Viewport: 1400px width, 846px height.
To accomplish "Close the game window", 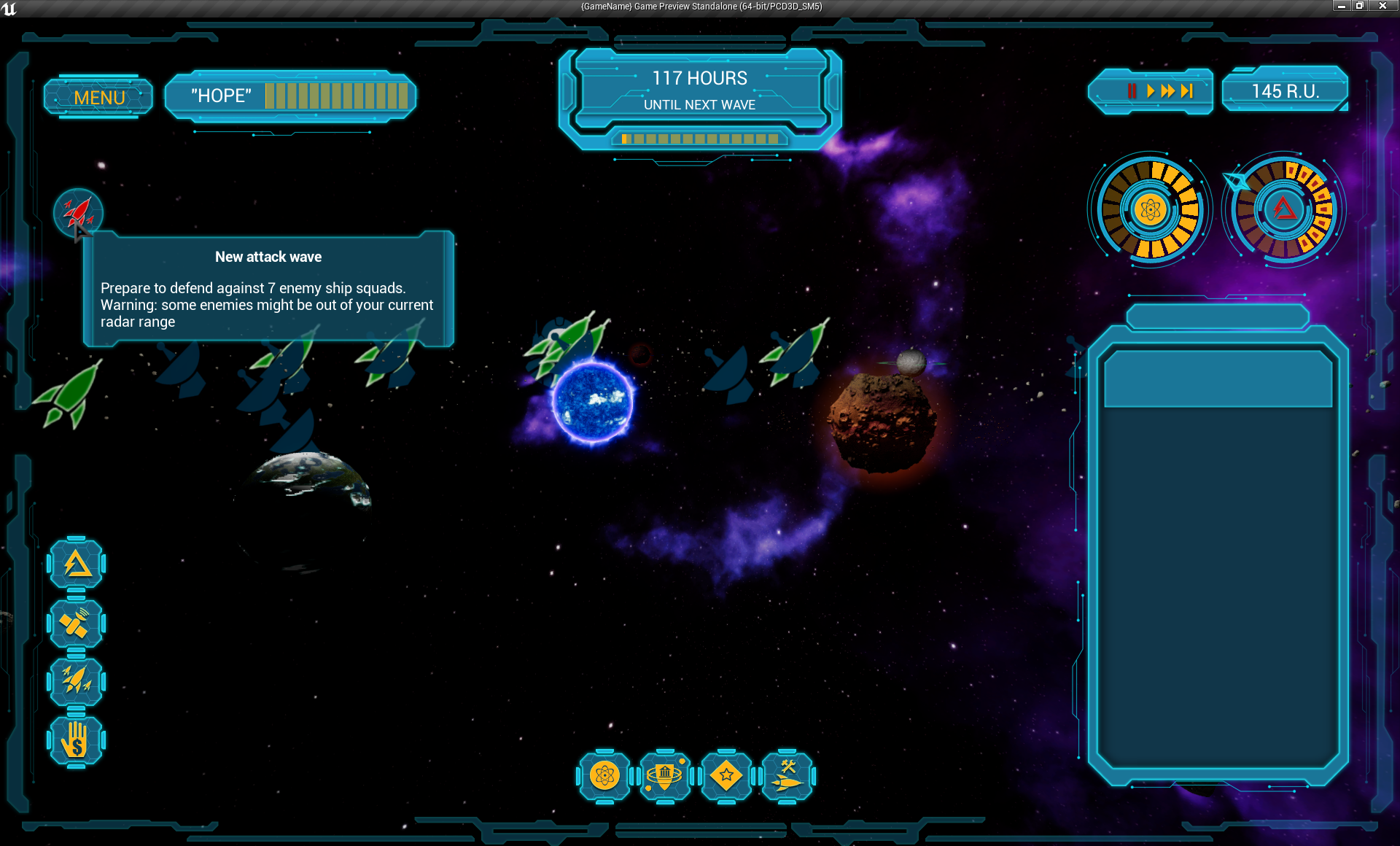I will (1382, 6).
